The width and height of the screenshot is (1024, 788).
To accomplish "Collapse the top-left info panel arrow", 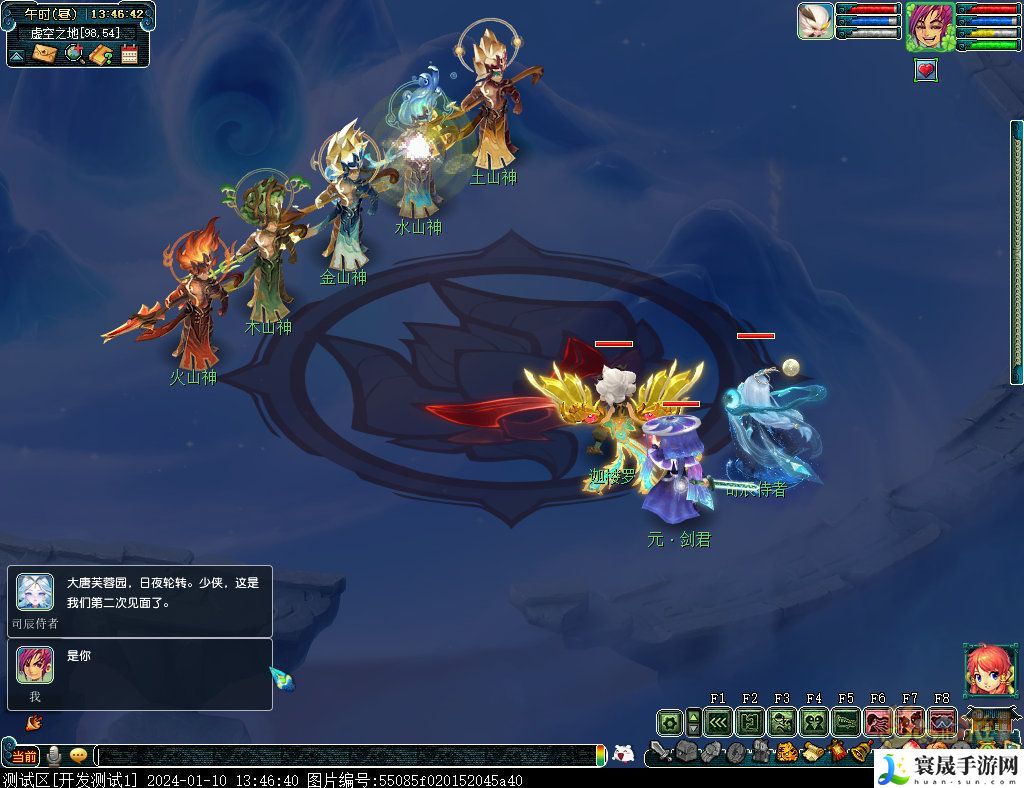I will pyautogui.click(x=17, y=55).
